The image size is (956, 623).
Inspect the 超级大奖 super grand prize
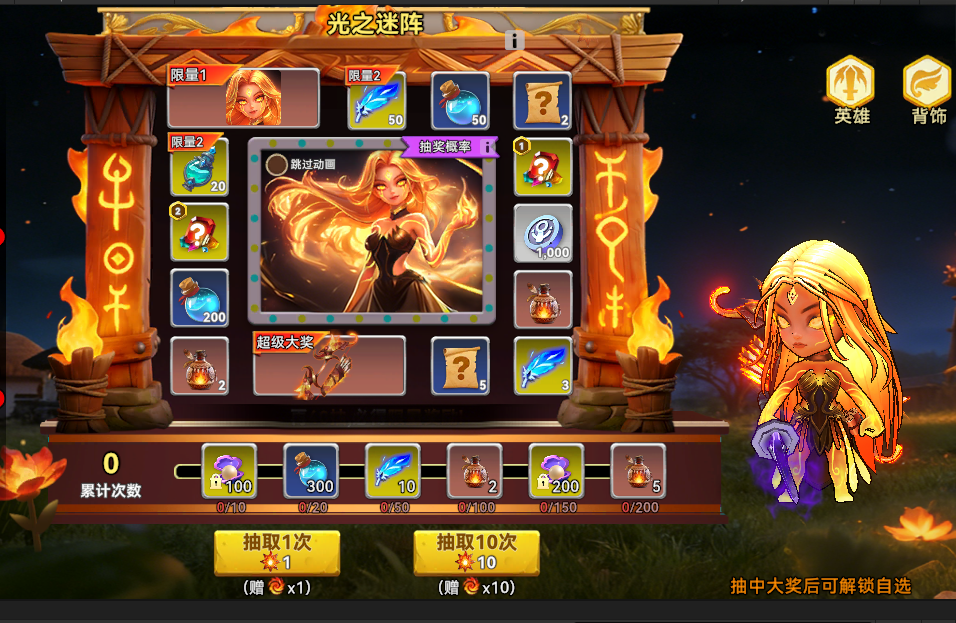pyautogui.click(x=329, y=366)
